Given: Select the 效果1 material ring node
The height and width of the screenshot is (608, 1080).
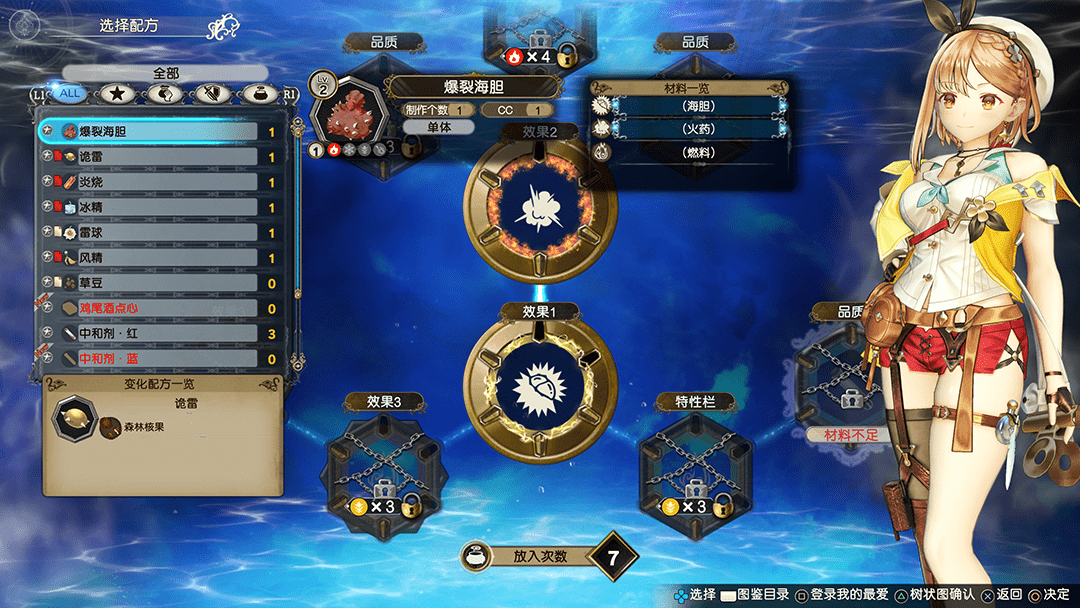Looking at the screenshot, I should coord(540,383).
